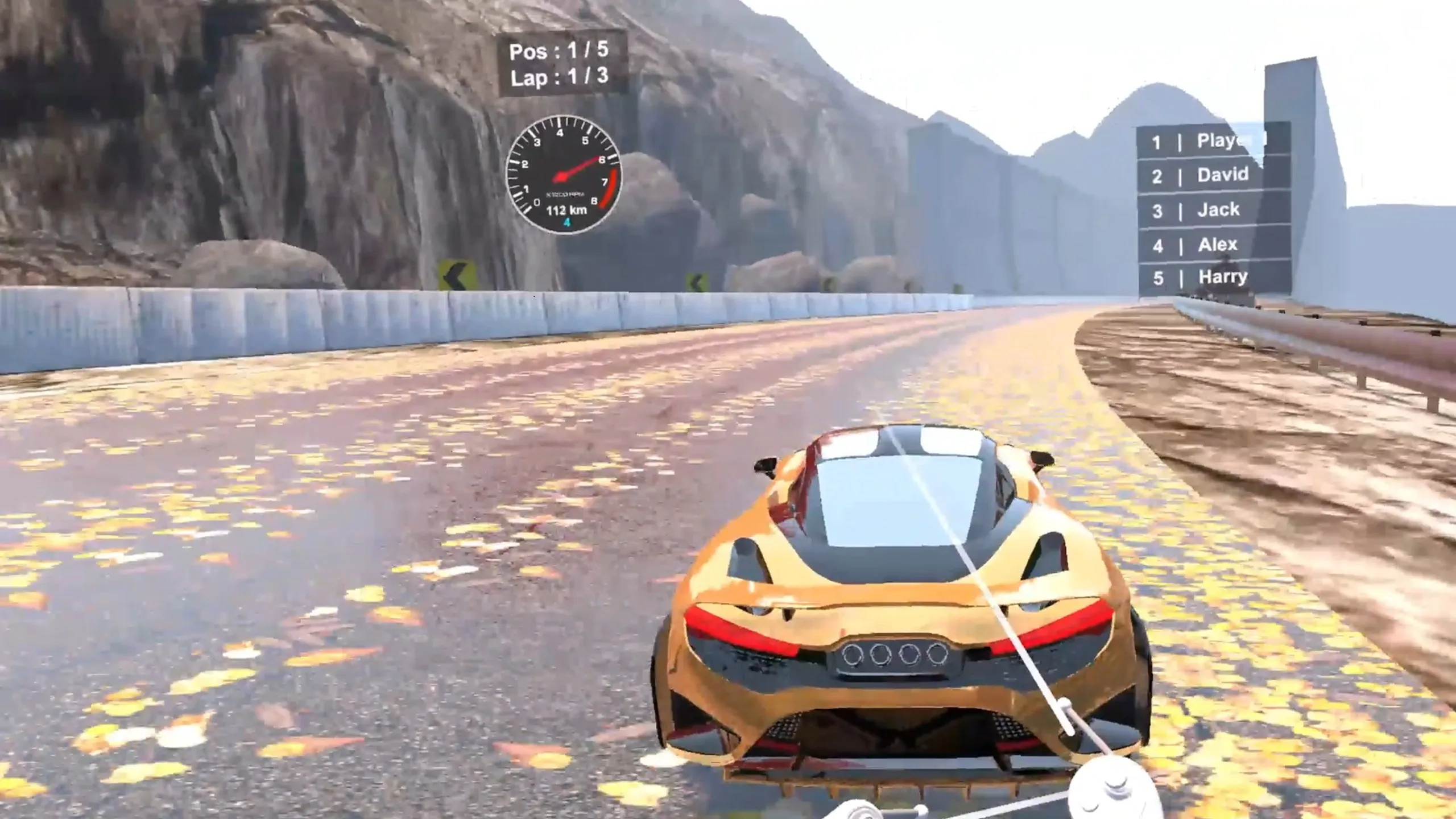
Task: Select the Player row in the leaderboard
Action: [1213, 141]
